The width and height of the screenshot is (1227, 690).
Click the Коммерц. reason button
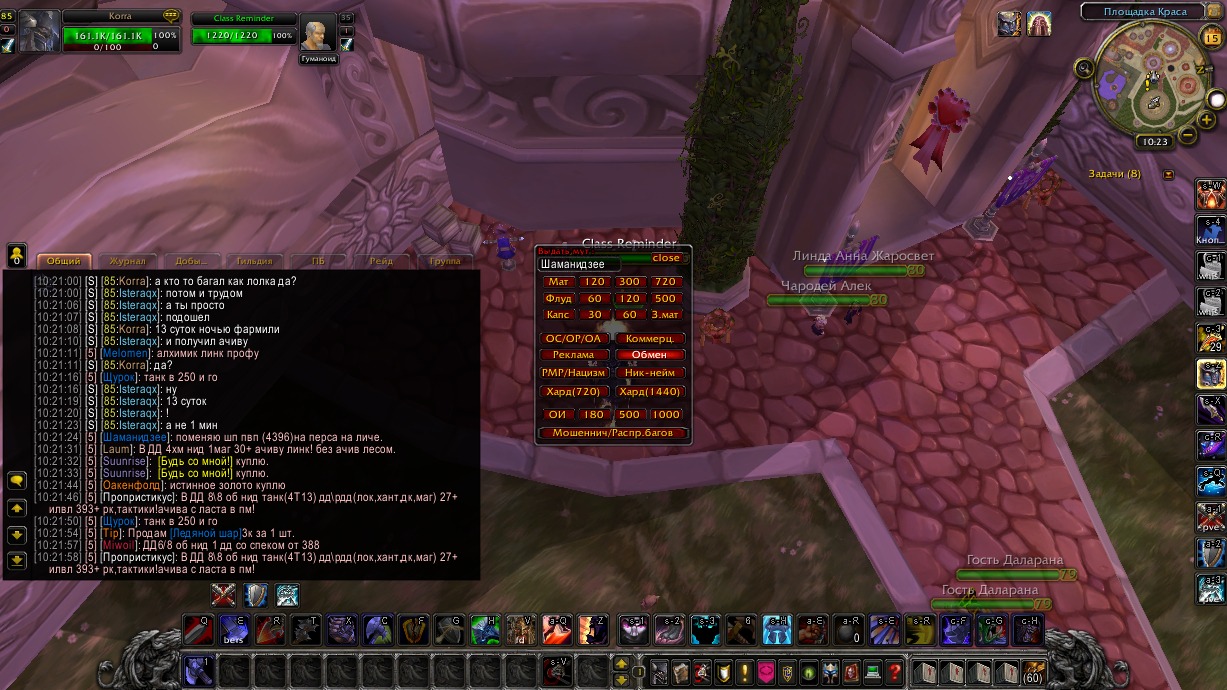tap(650, 339)
